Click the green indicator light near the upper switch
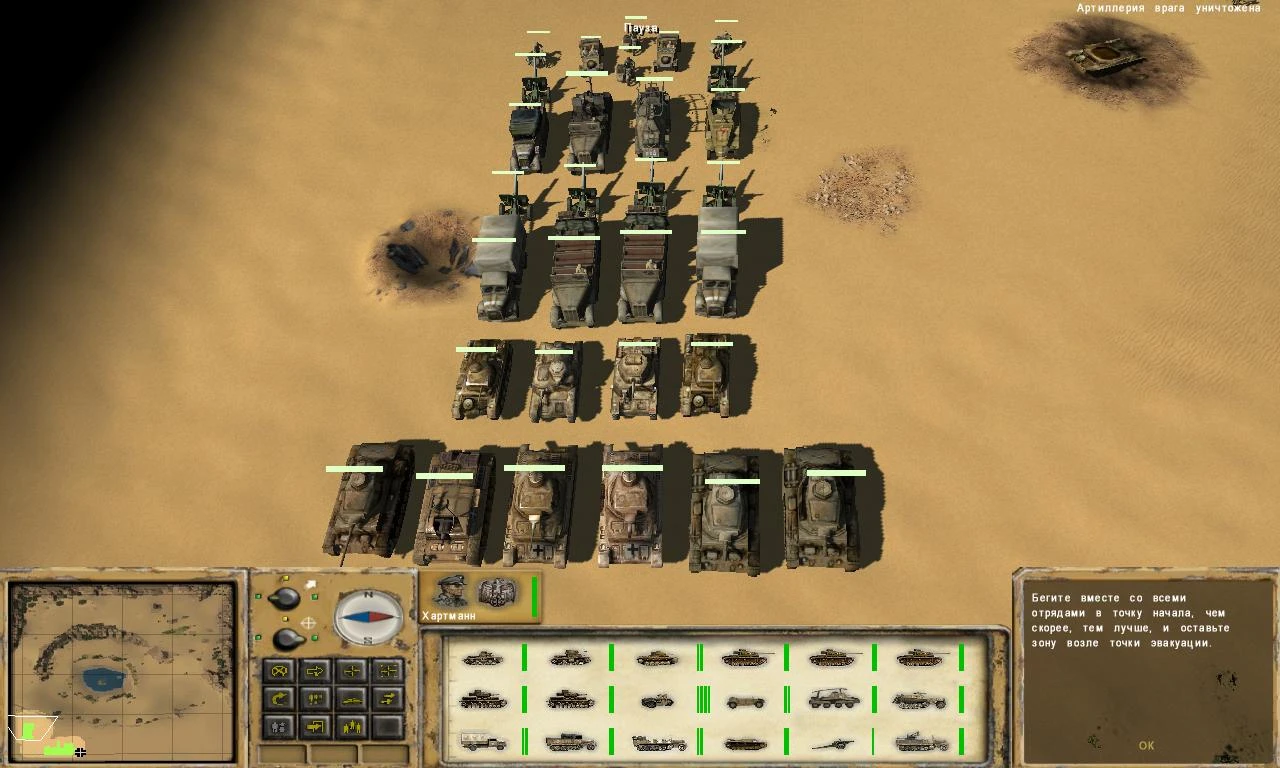This screenshot has width=1280, height=768. (313, 595)
